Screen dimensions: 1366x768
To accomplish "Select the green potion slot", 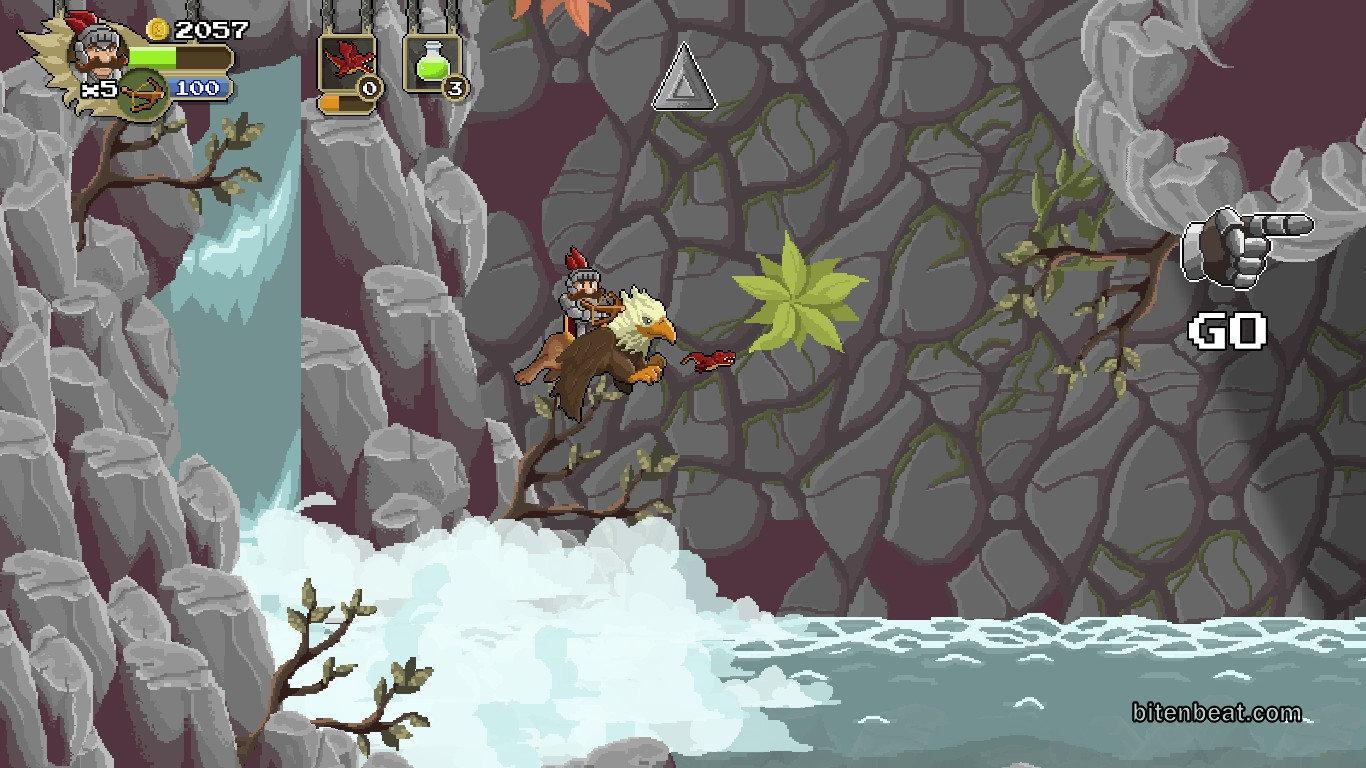I will coord(431,63).
